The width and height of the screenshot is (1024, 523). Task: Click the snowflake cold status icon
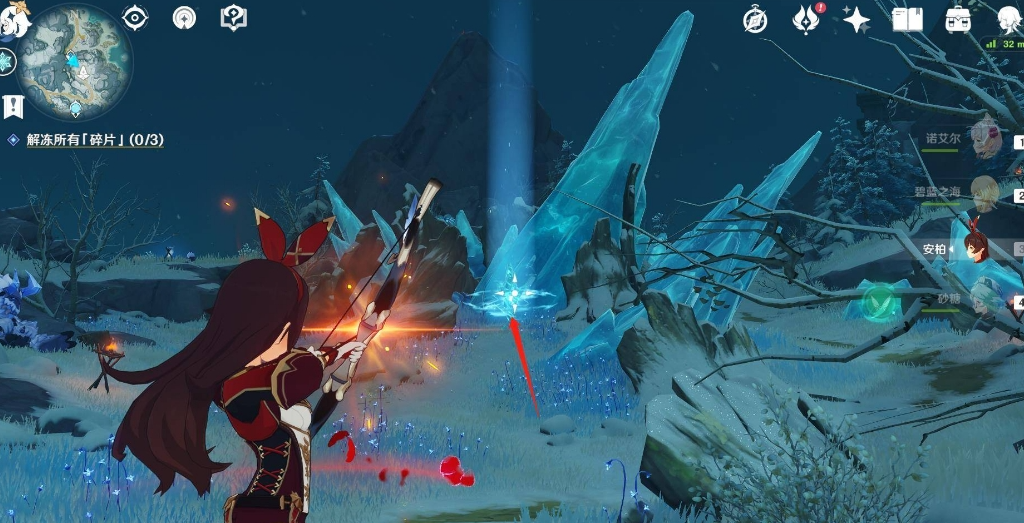tap(7, 61)
